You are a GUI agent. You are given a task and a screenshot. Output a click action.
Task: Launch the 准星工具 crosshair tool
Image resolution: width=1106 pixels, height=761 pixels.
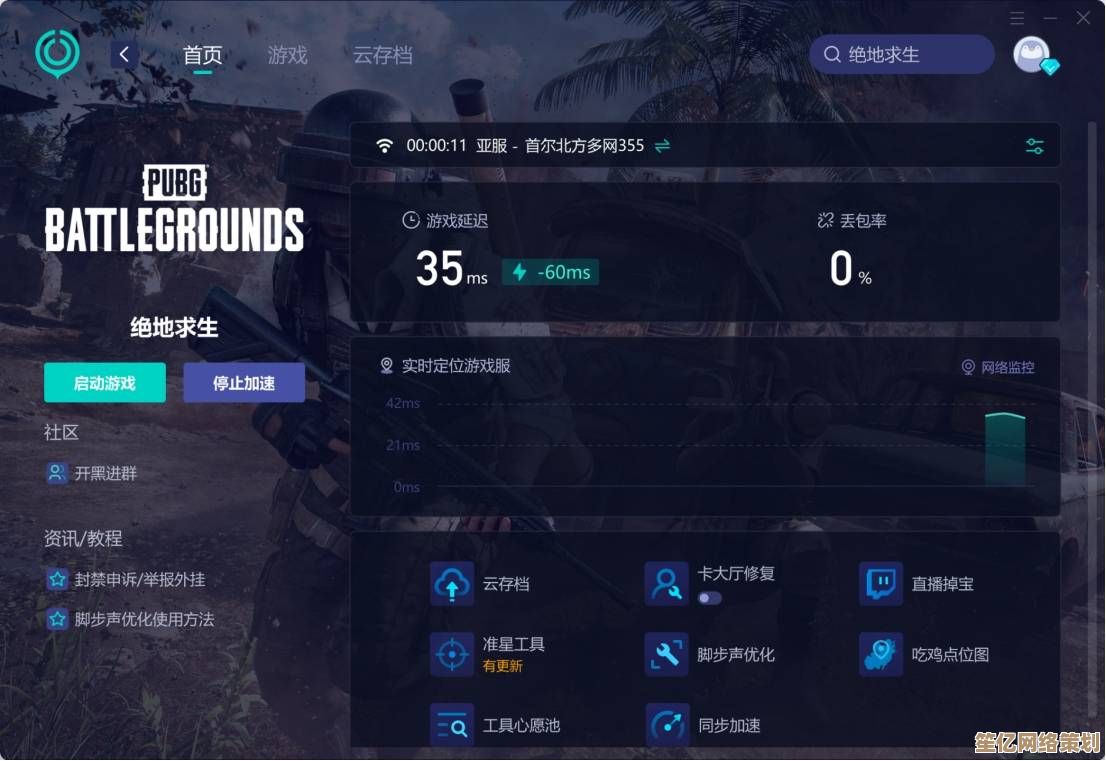click(452, 654)
